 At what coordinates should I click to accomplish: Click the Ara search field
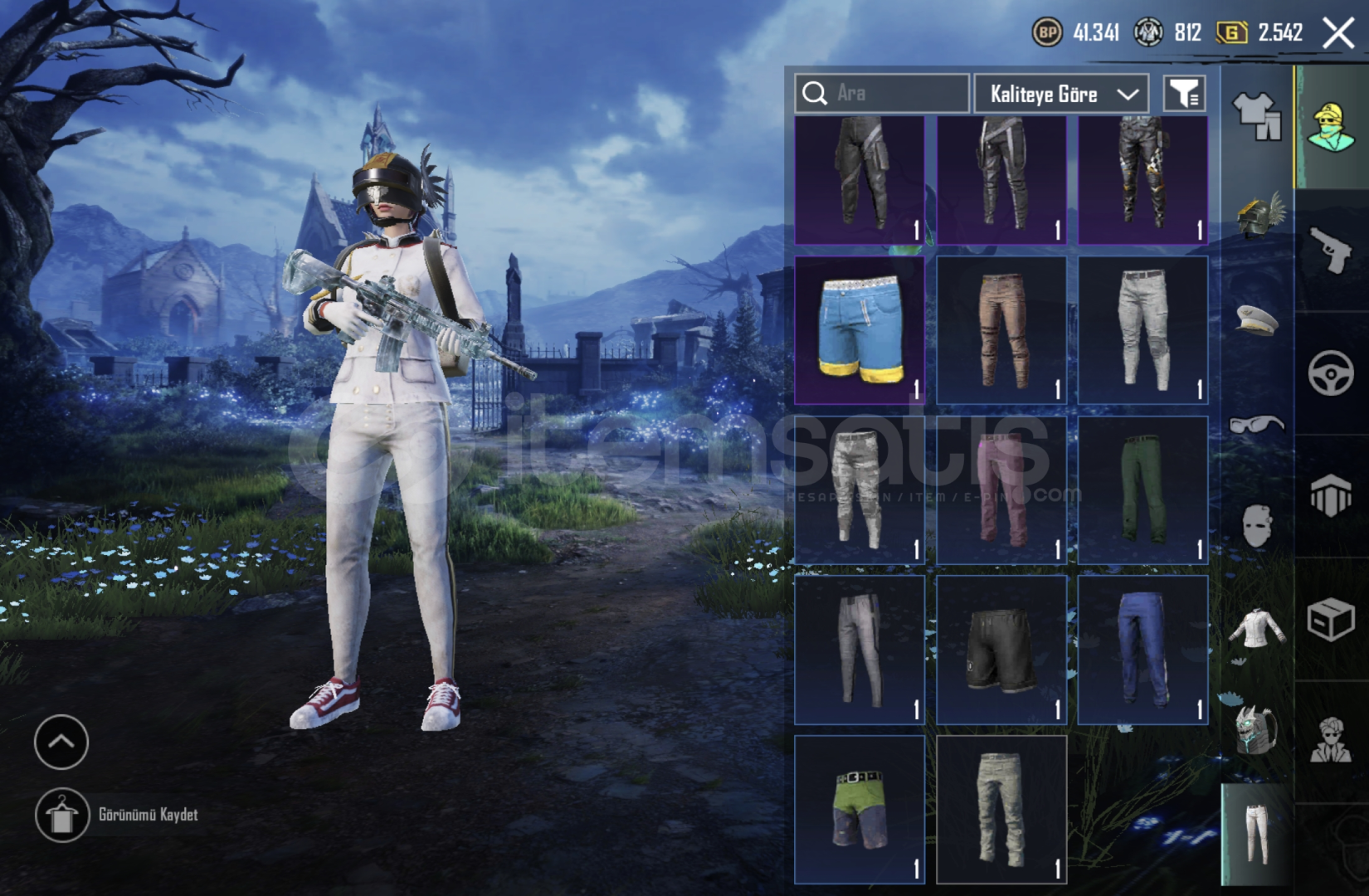pyautogui.click(x=883, y=93)
